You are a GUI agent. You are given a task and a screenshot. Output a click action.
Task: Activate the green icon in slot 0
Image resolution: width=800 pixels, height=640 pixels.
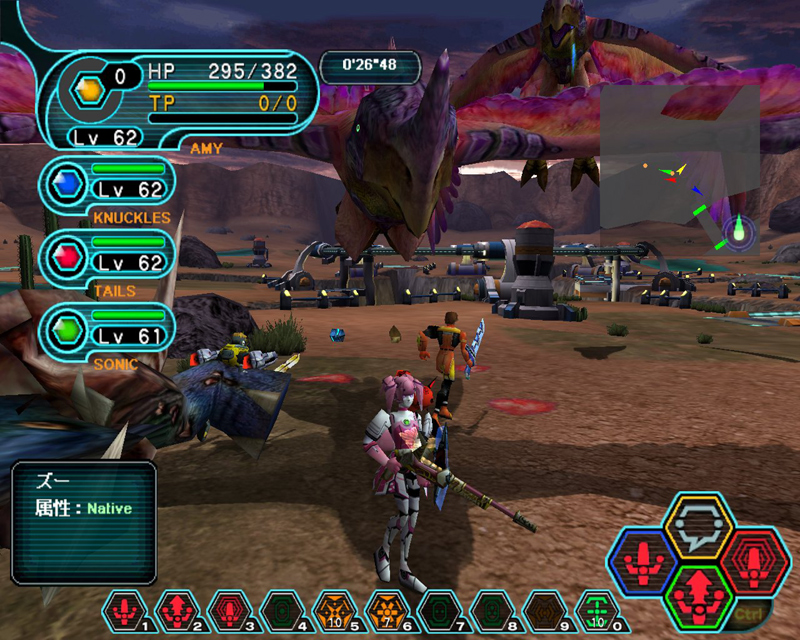point(597,607)
